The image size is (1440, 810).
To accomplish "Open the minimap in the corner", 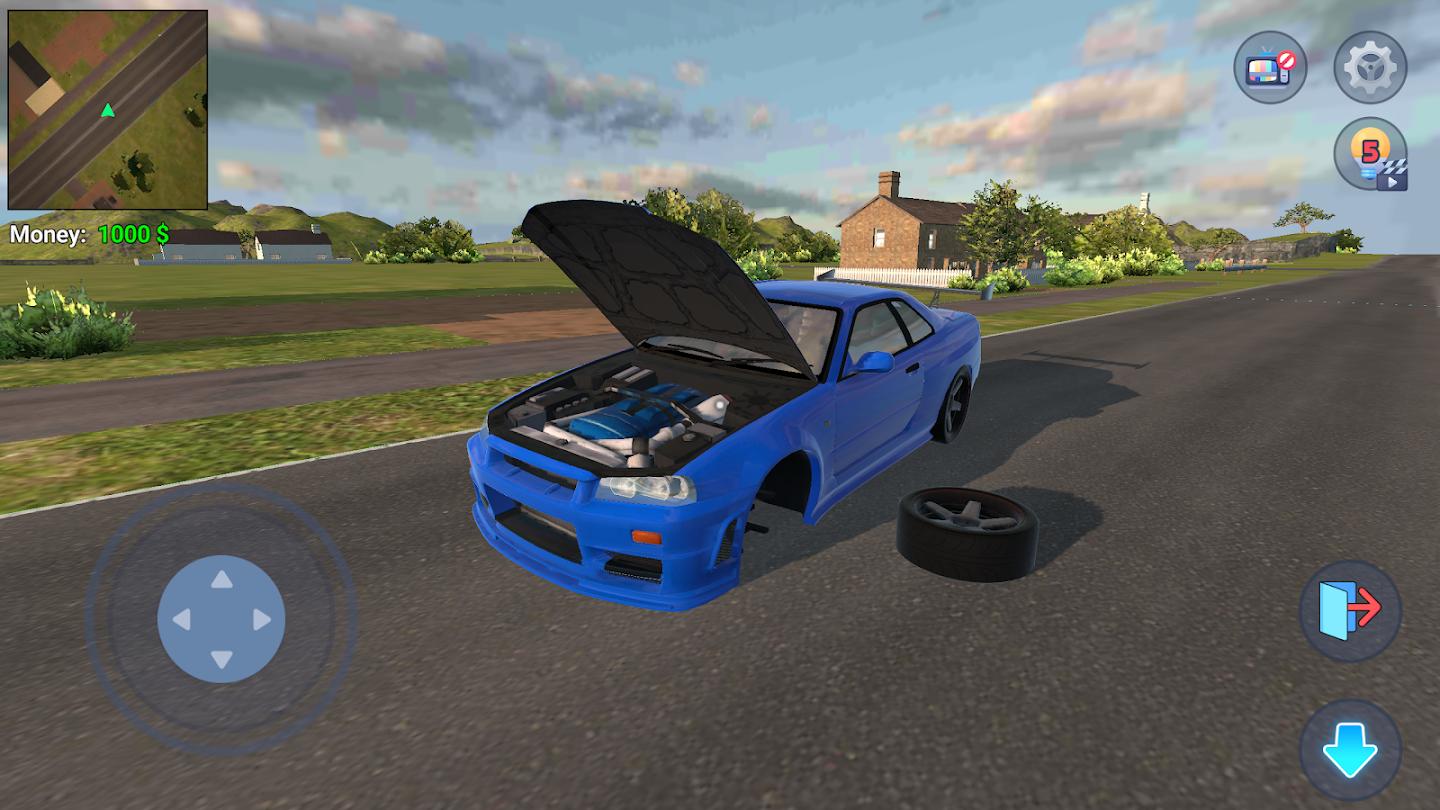I will (x=108, y=105).
